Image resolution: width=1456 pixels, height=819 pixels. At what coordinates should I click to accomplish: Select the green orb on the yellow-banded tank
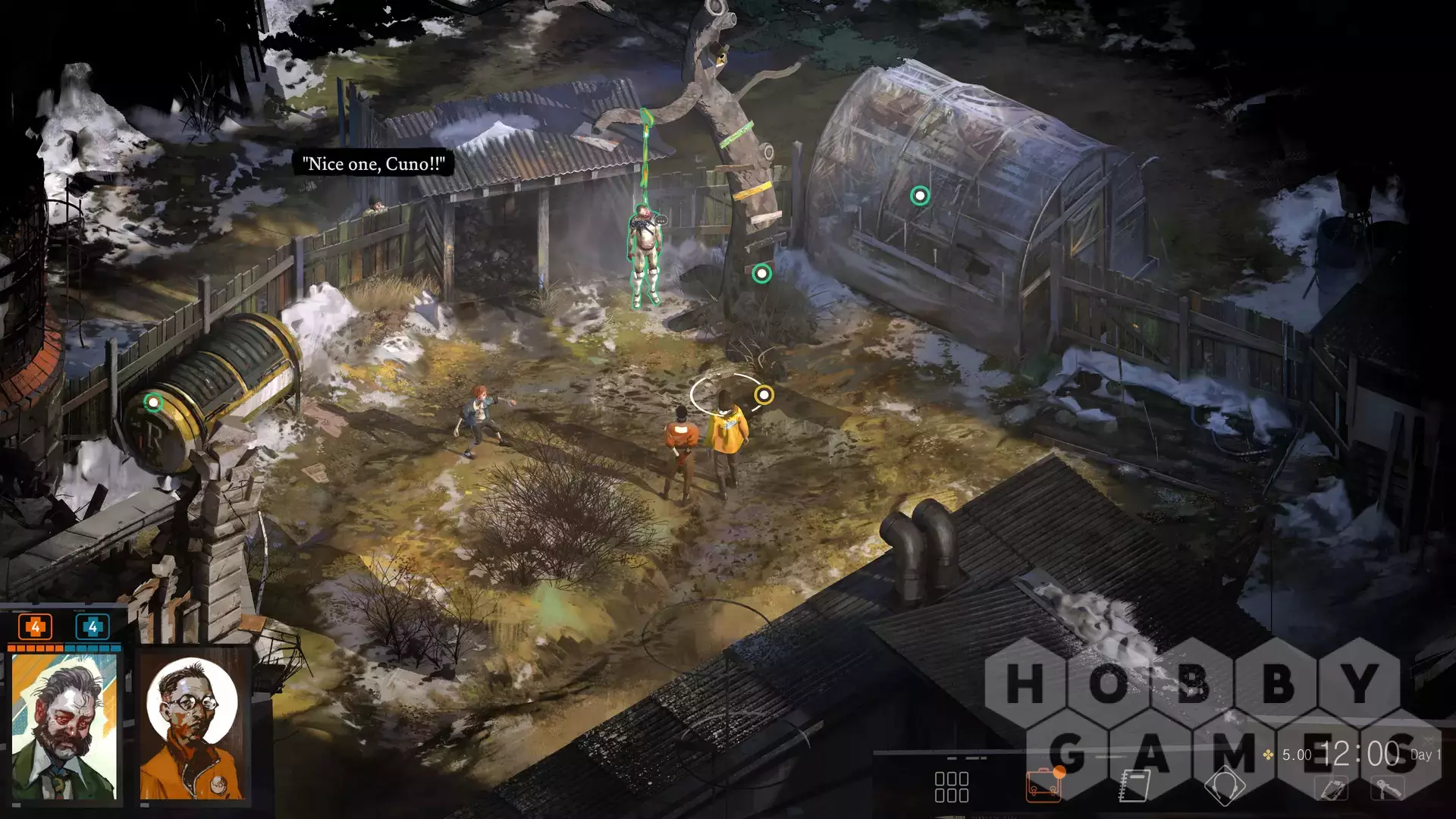click(153, 402)
